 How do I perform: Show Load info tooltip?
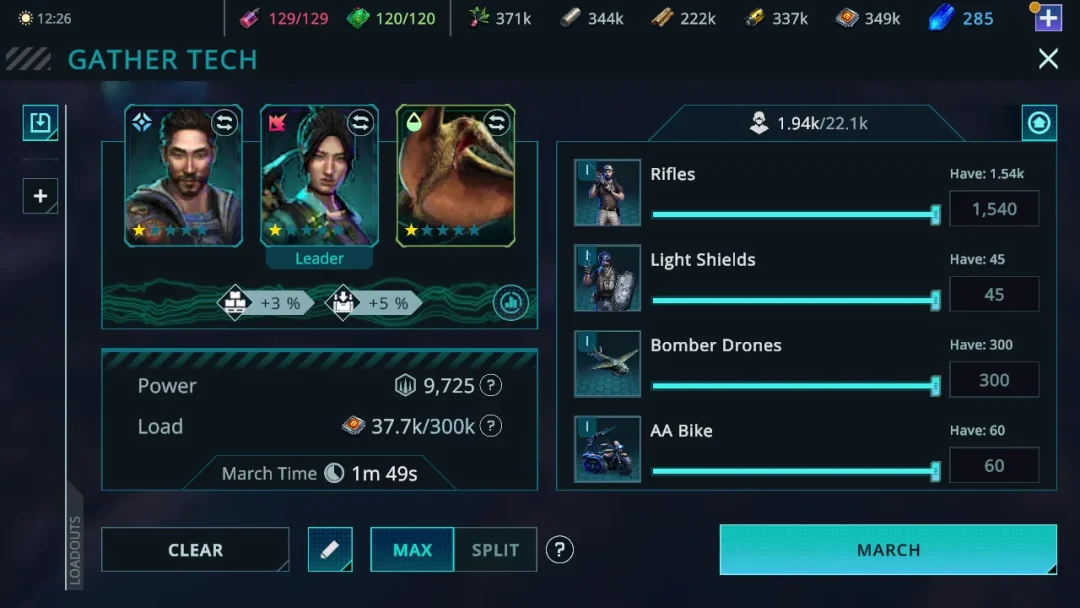[491, 427]
